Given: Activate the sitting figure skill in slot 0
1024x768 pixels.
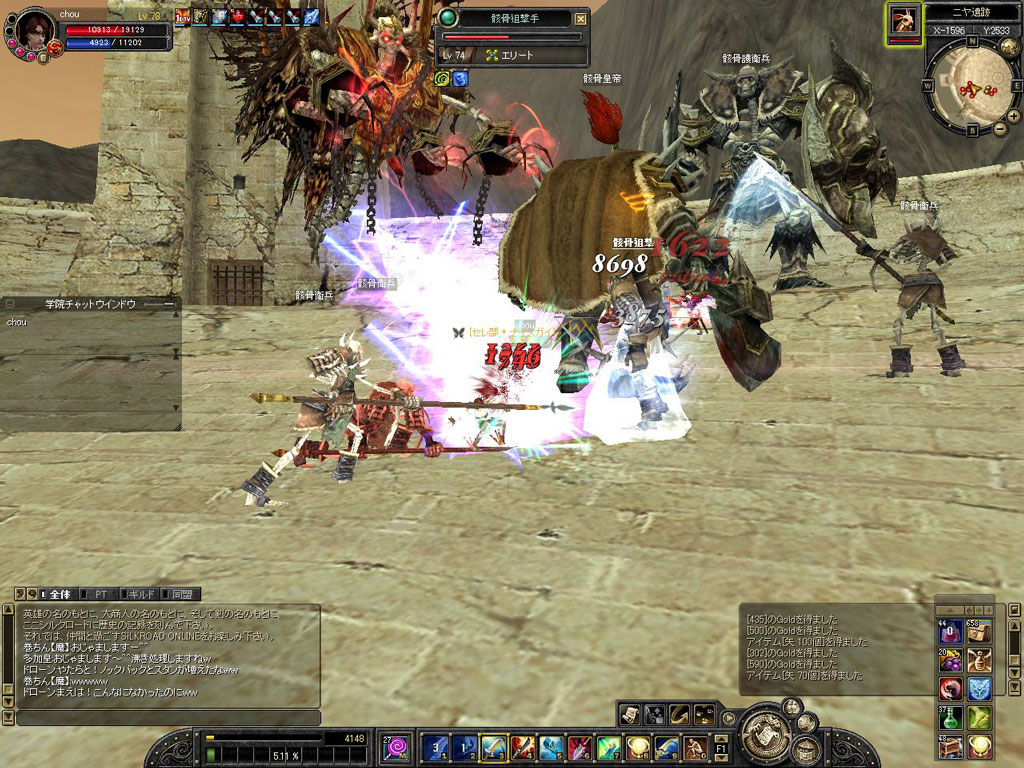Looking at the screenshot, I should click(x=695, y=747).
